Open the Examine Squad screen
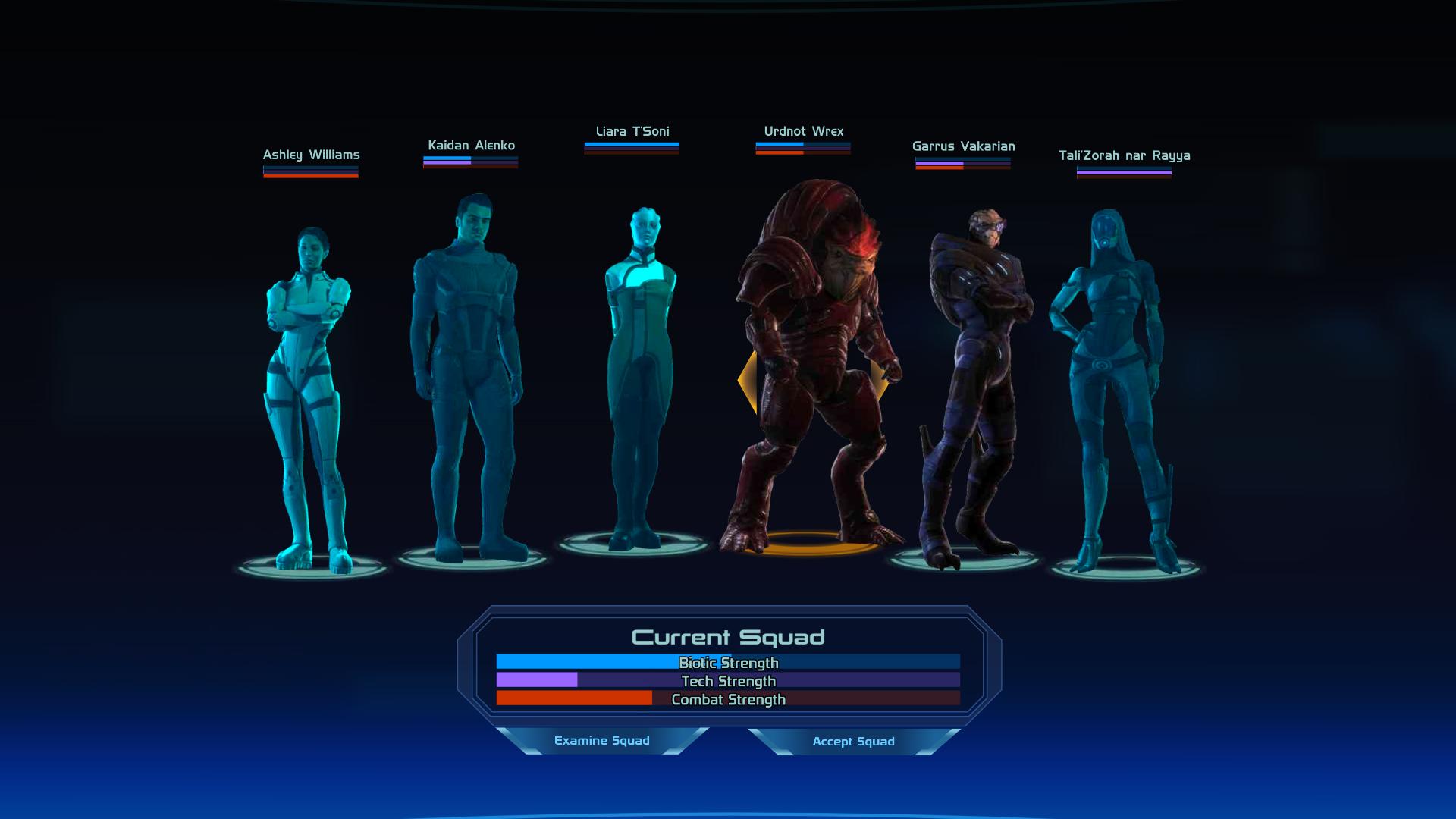 [601, 741]
